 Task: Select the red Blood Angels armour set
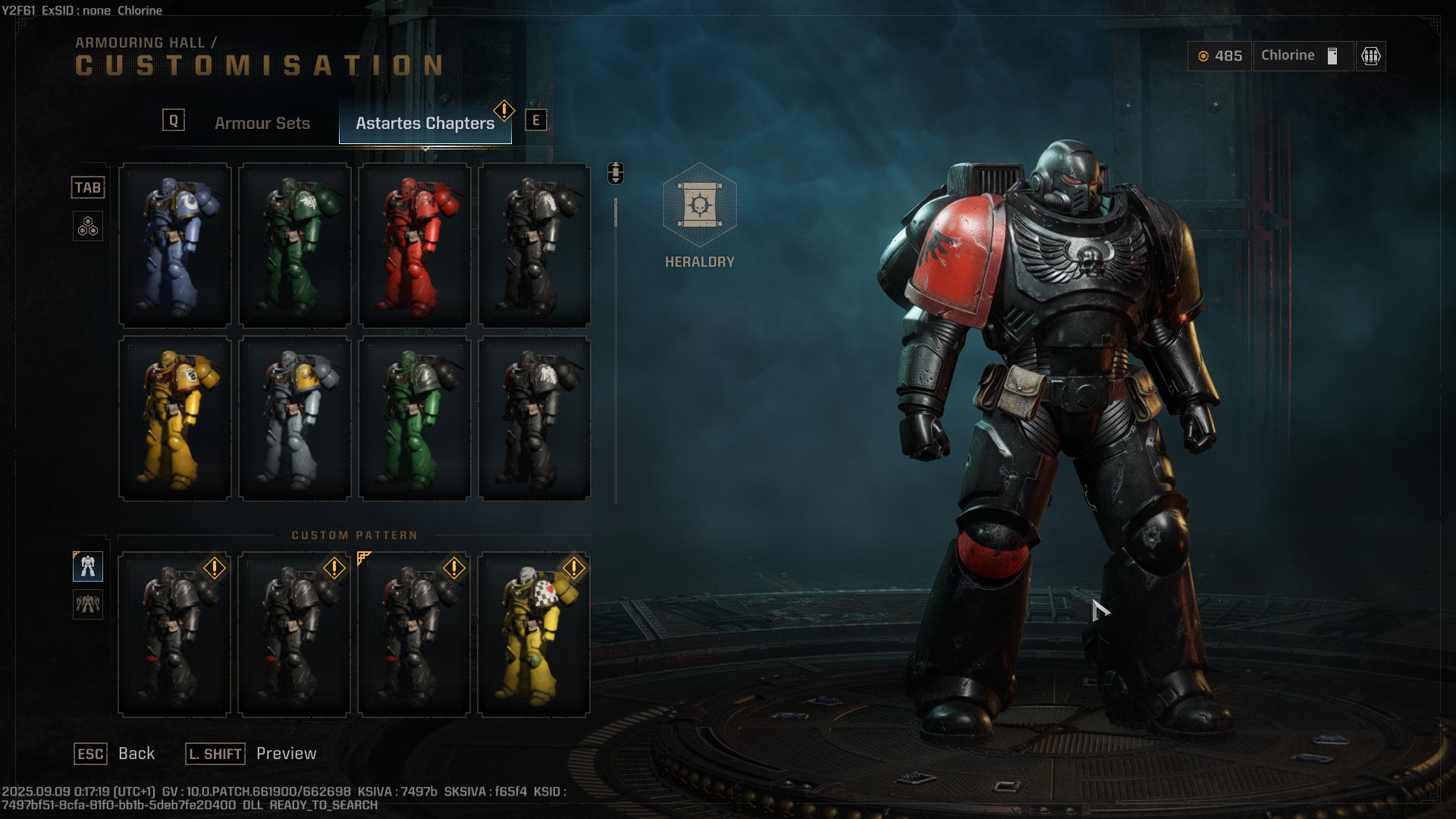pyautogui.click(x=414, y=244)
